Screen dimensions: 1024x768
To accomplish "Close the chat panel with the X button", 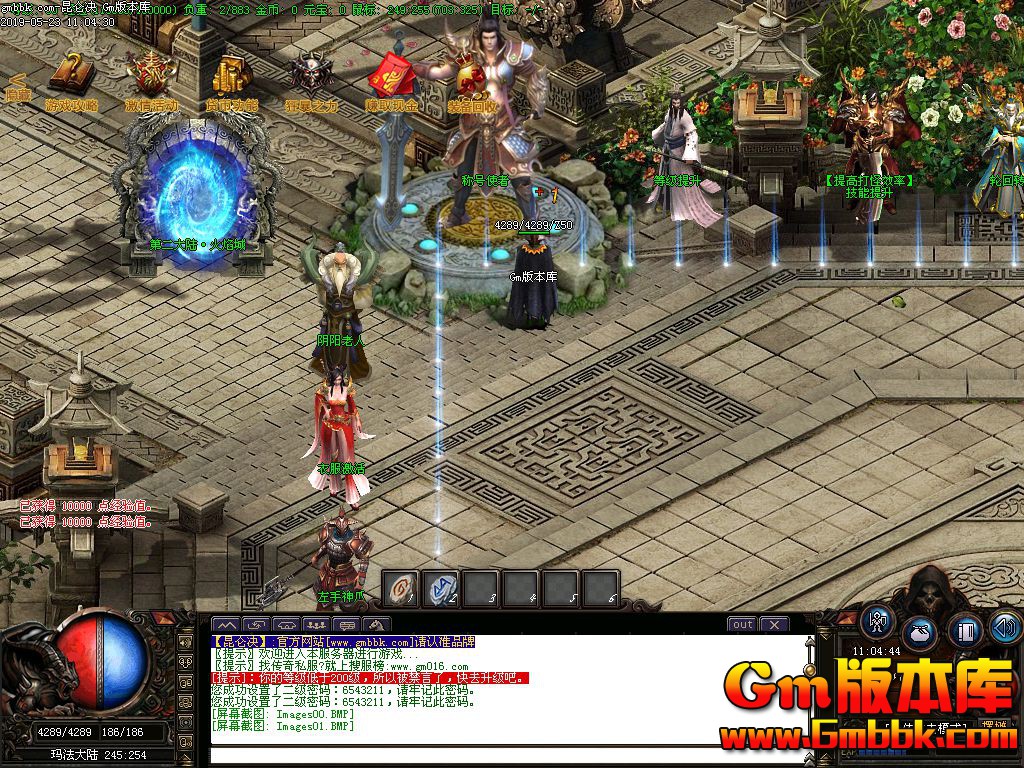I will click(x=774, y=625).
